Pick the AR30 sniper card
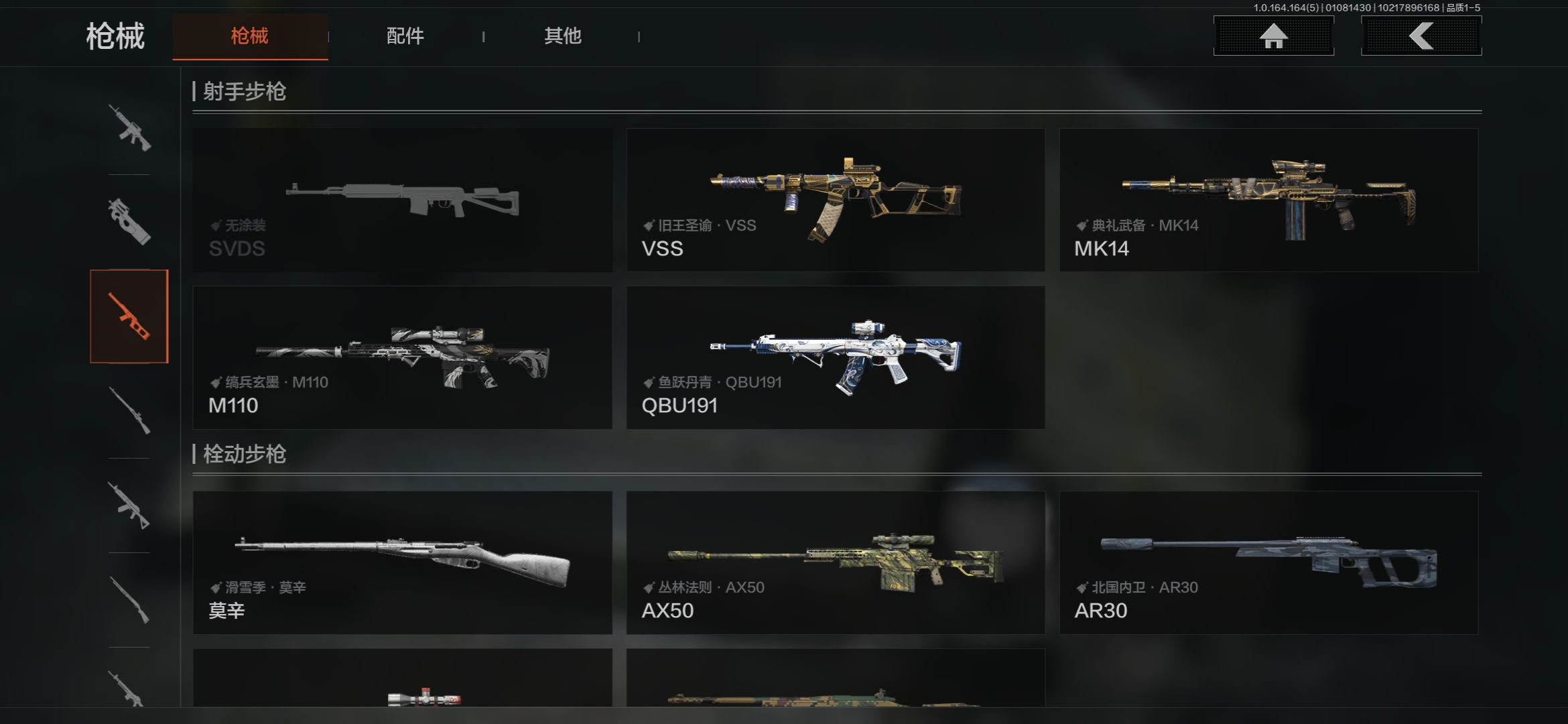Screen dimensions: 1568x724 (x=1268, y=562)
